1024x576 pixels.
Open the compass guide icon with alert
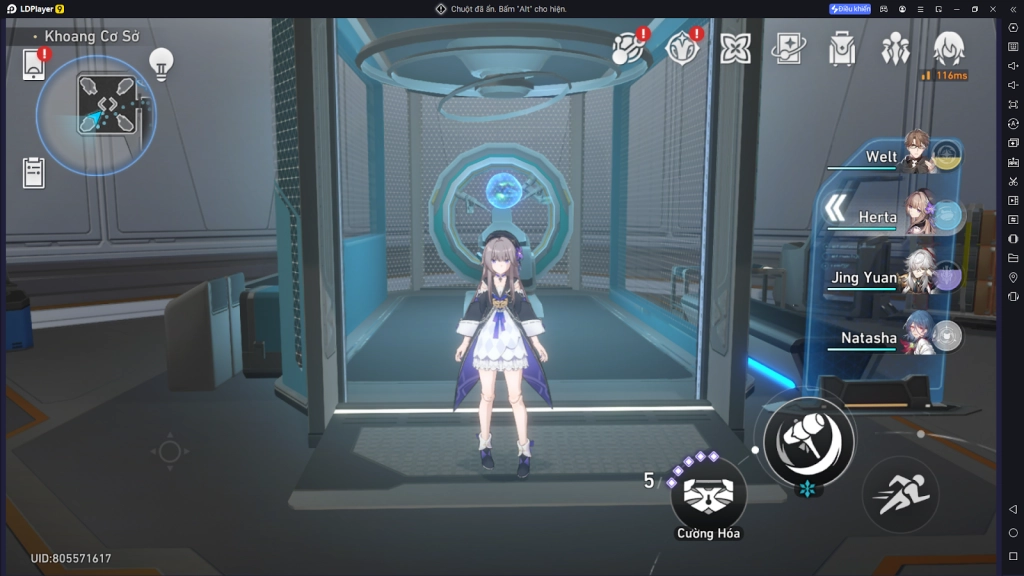coord(682,47)
